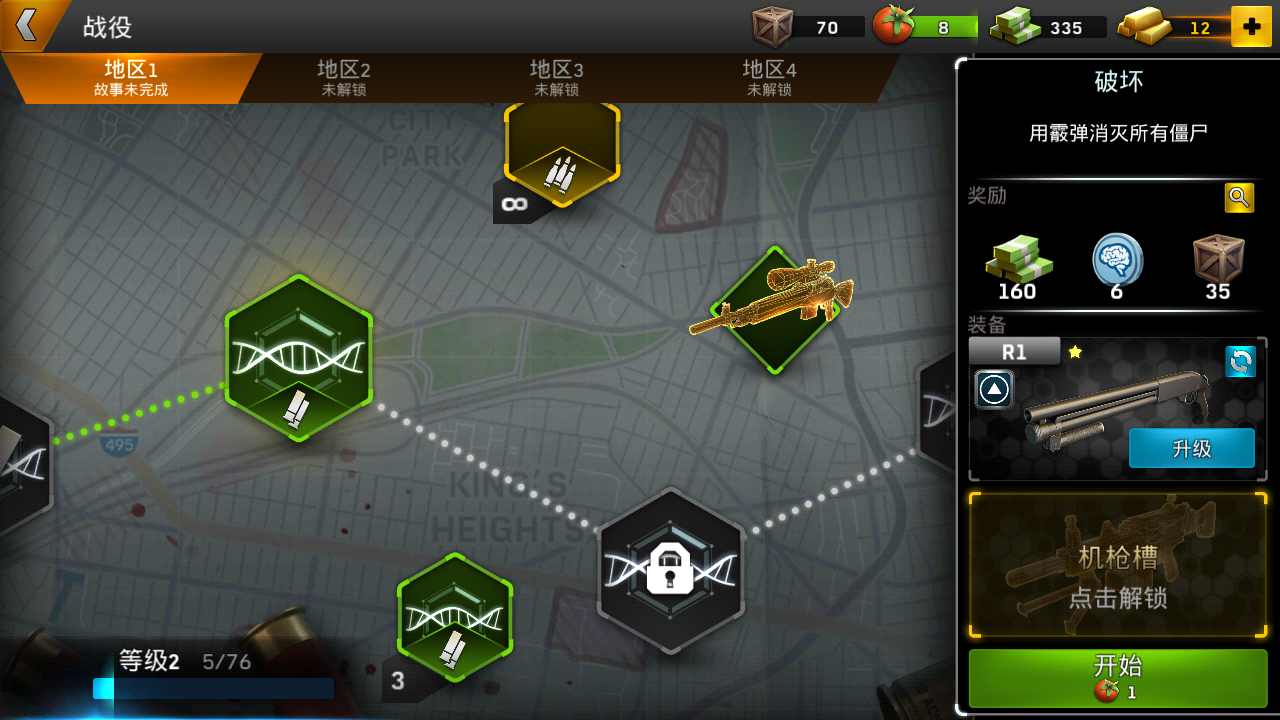Add gold with the yellow plus button

click(x=1251, y=27)
